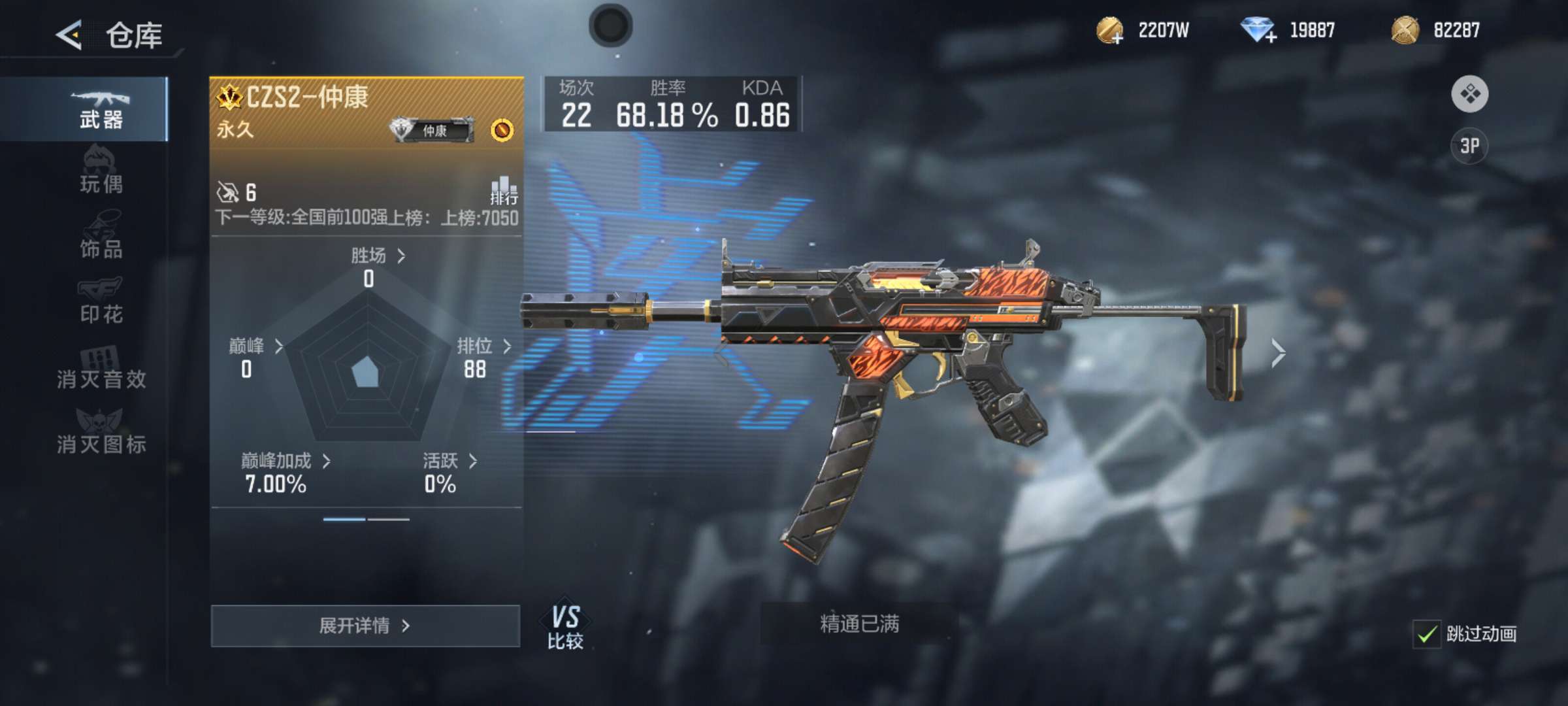Expand weapon details with 展开详情

pos(365,626)
